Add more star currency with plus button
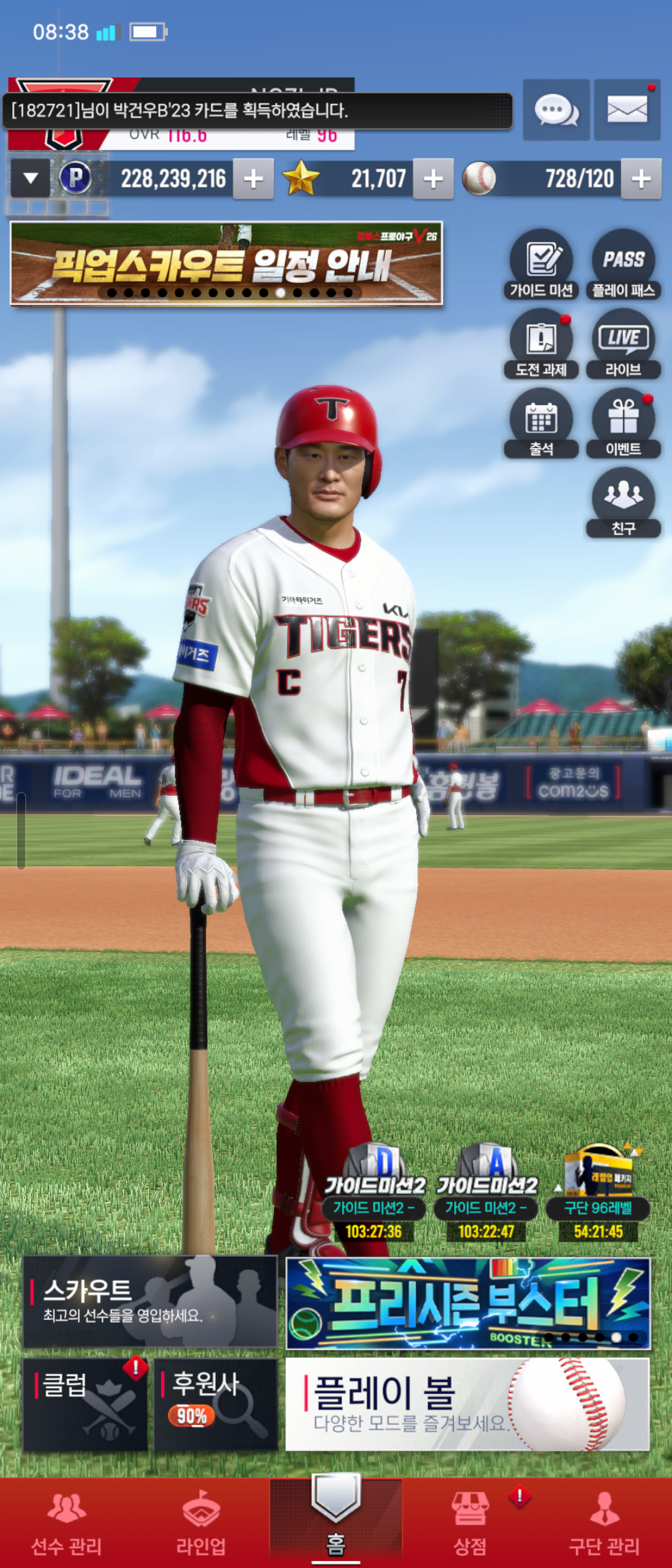Viewport: 672px width, 1568px height. click(x=433, y=179)
